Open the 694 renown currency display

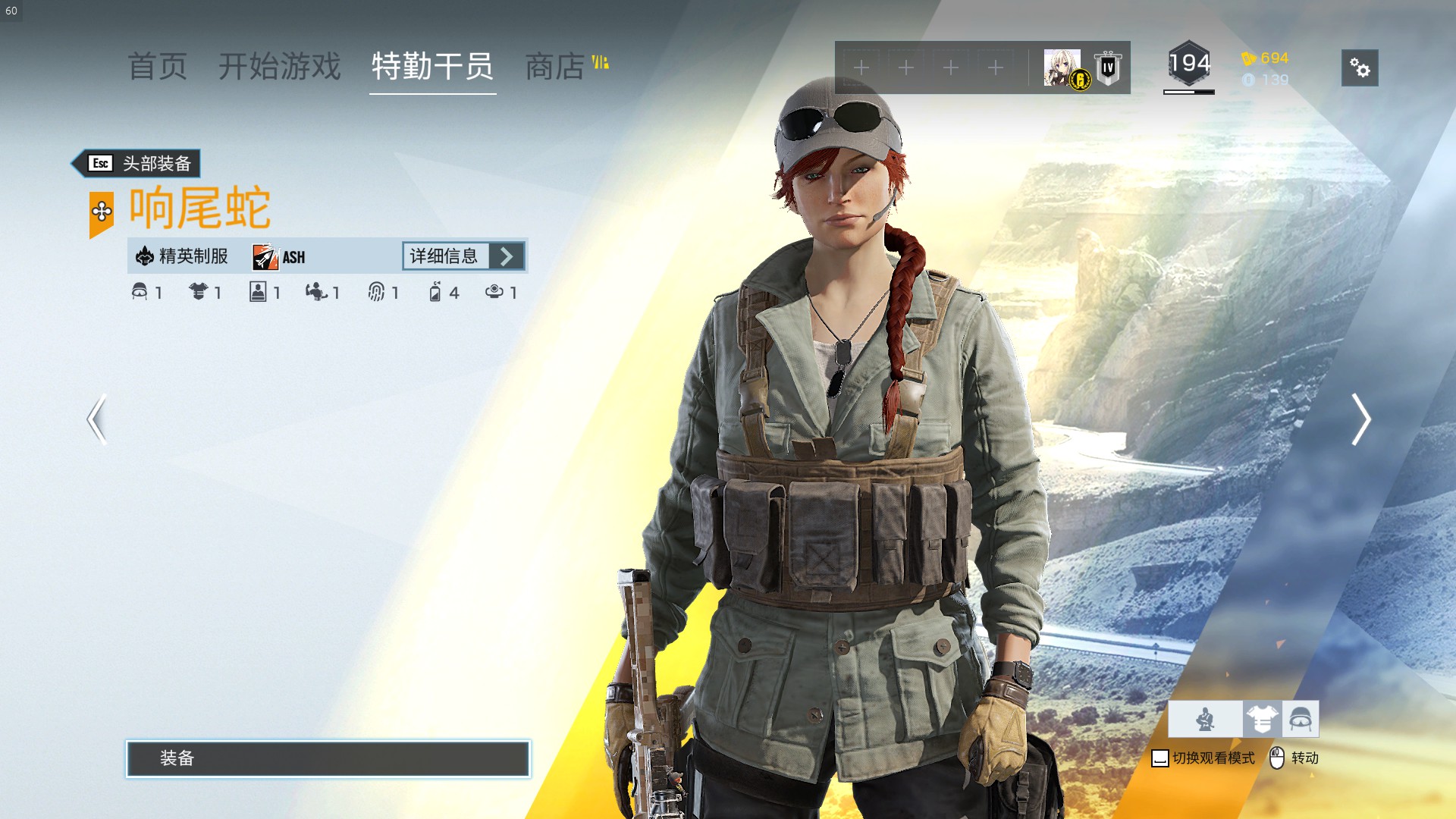pyautogui.click(x=1266, y=58)
